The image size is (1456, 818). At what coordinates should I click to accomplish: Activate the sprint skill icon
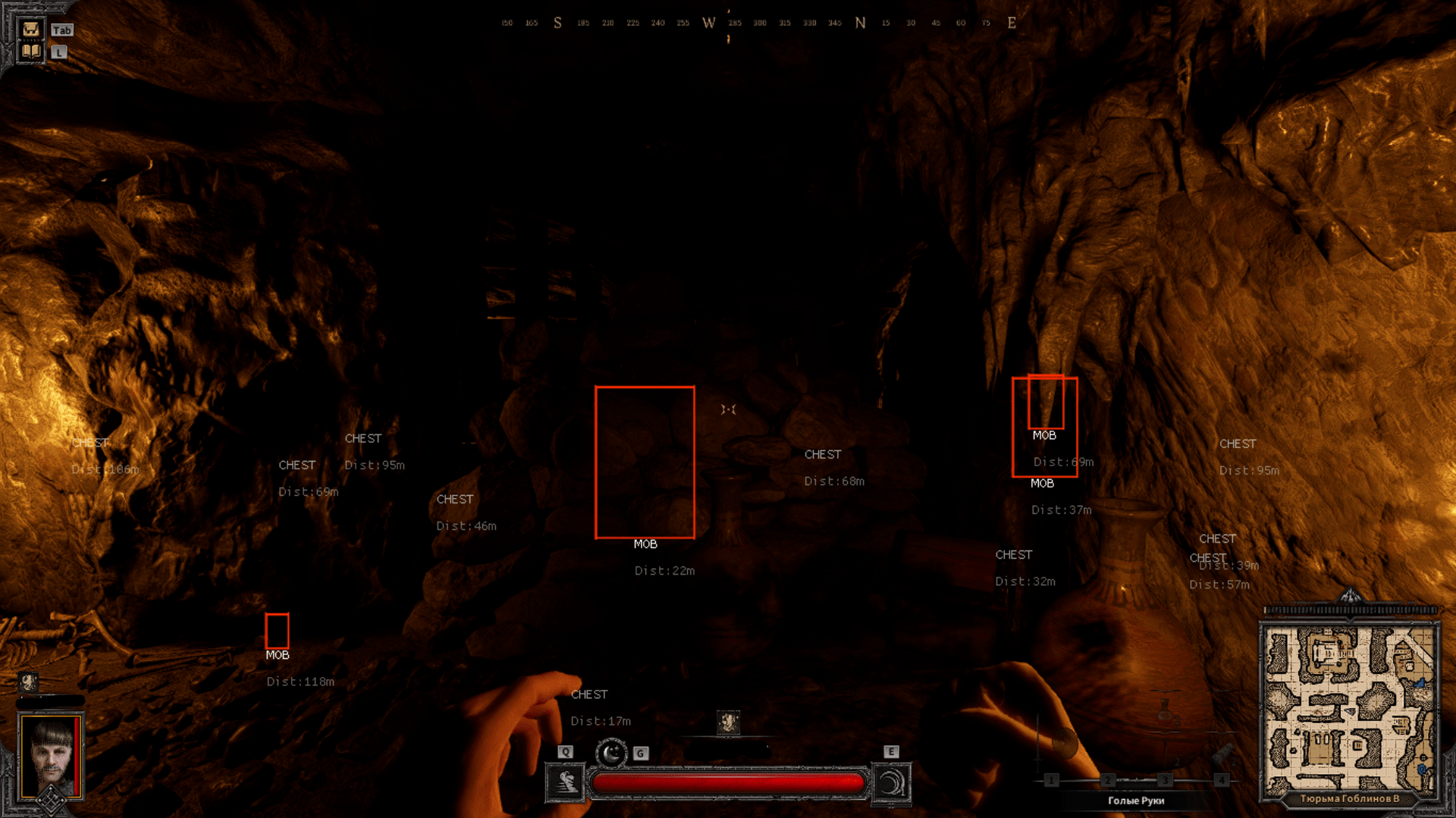[x=566, y=782]
